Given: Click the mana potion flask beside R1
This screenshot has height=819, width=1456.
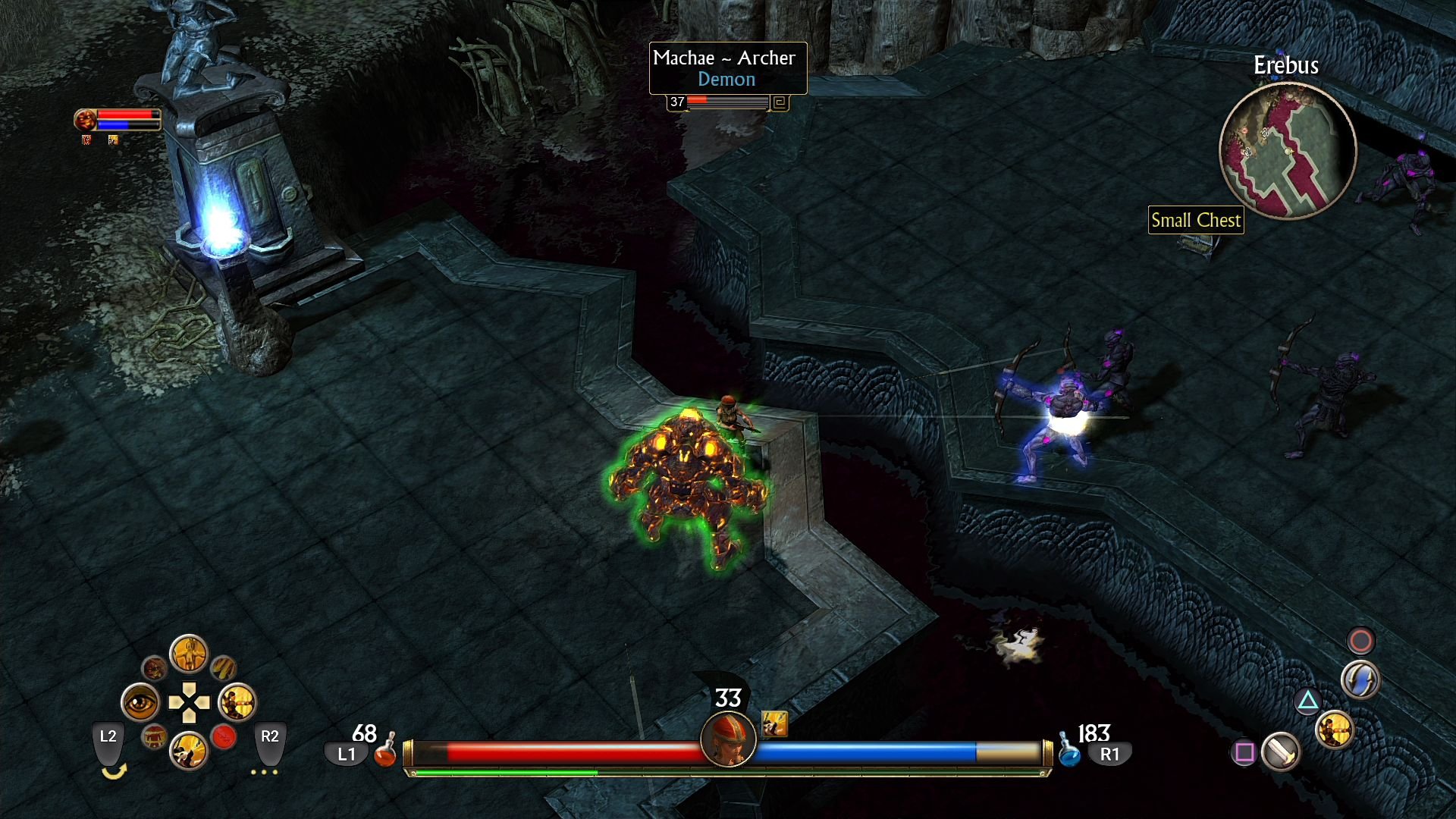Looking at the screenshot, I should pyautogui.click(x=1069, y=755).
